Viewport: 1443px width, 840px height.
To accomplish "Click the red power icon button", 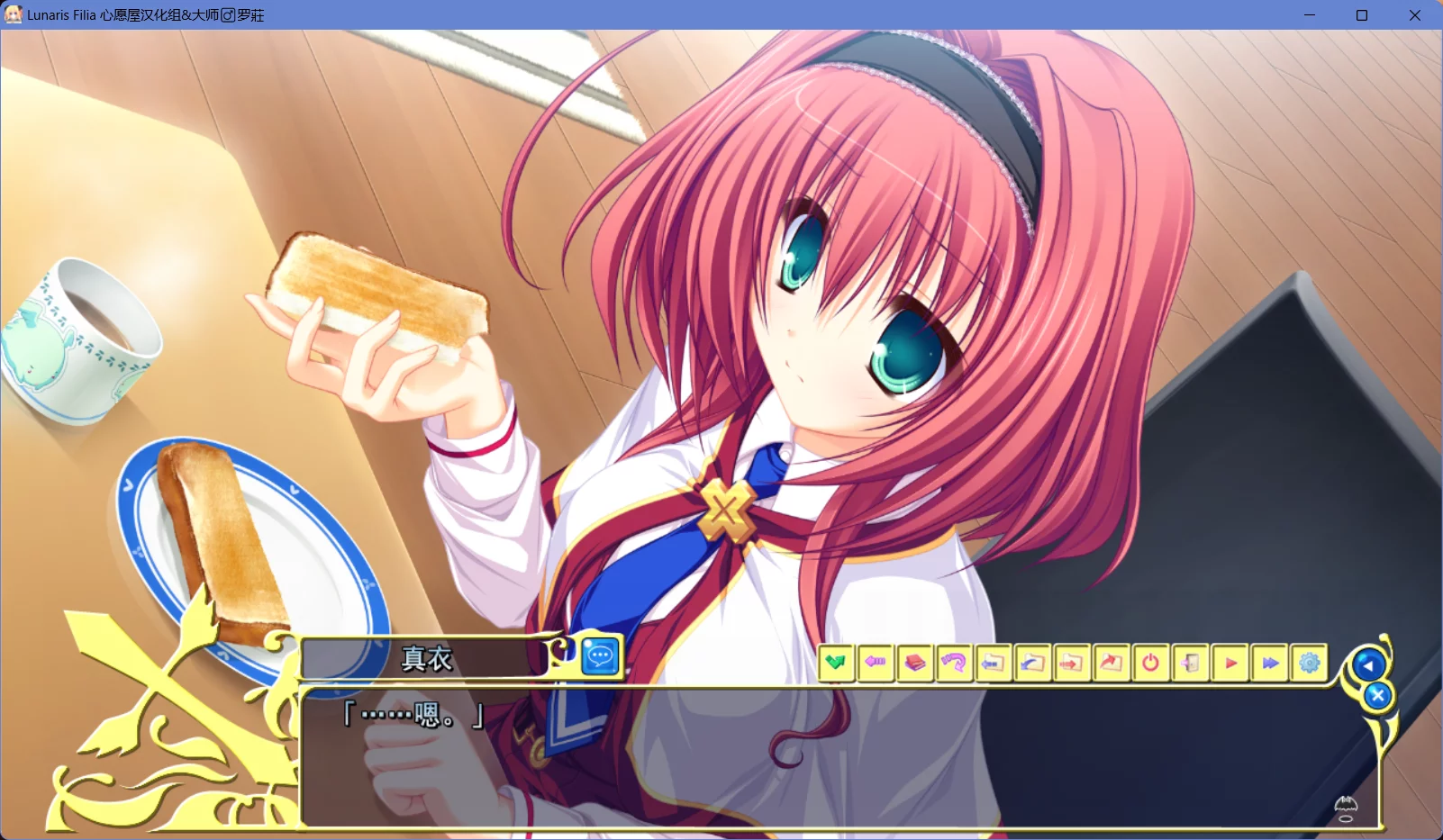I will (1150, 664).
